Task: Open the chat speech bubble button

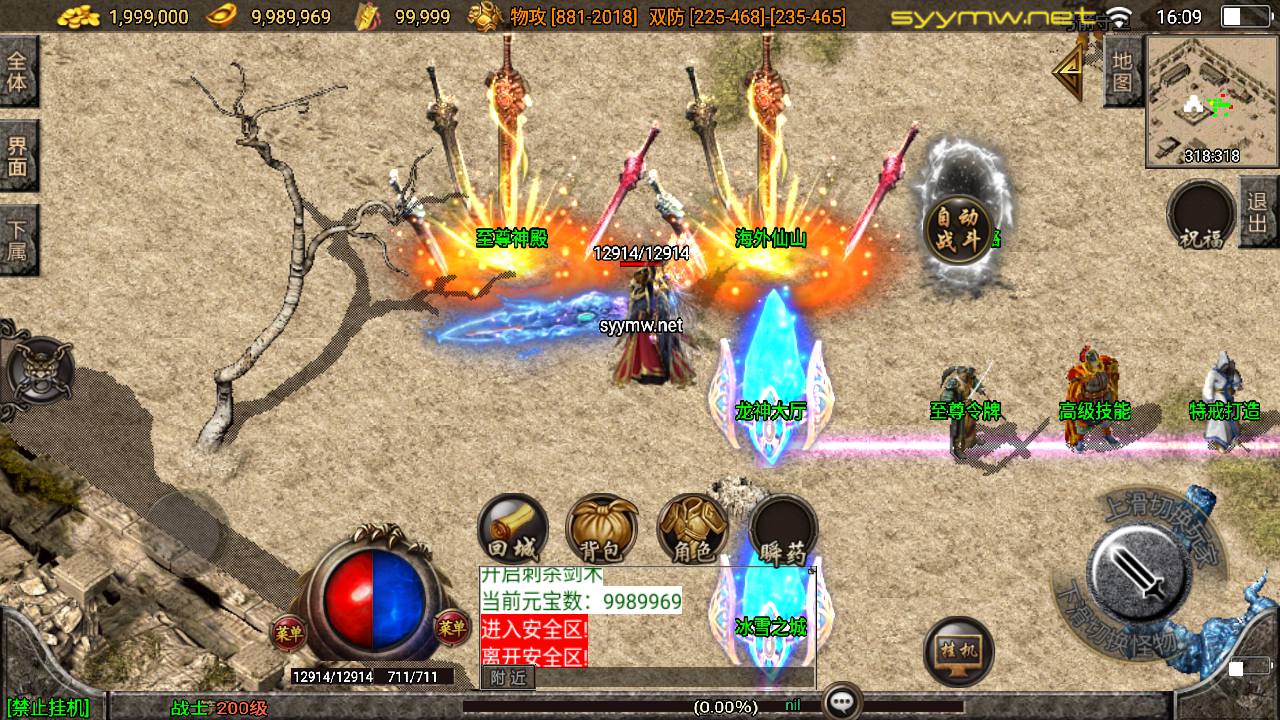Action: point(842,701)
